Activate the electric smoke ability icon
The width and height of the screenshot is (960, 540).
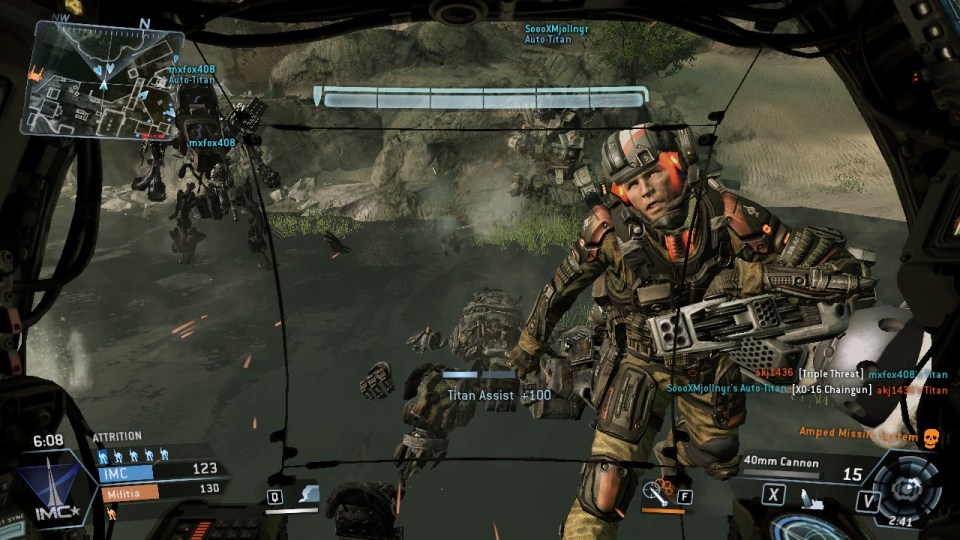click(308, 494)
